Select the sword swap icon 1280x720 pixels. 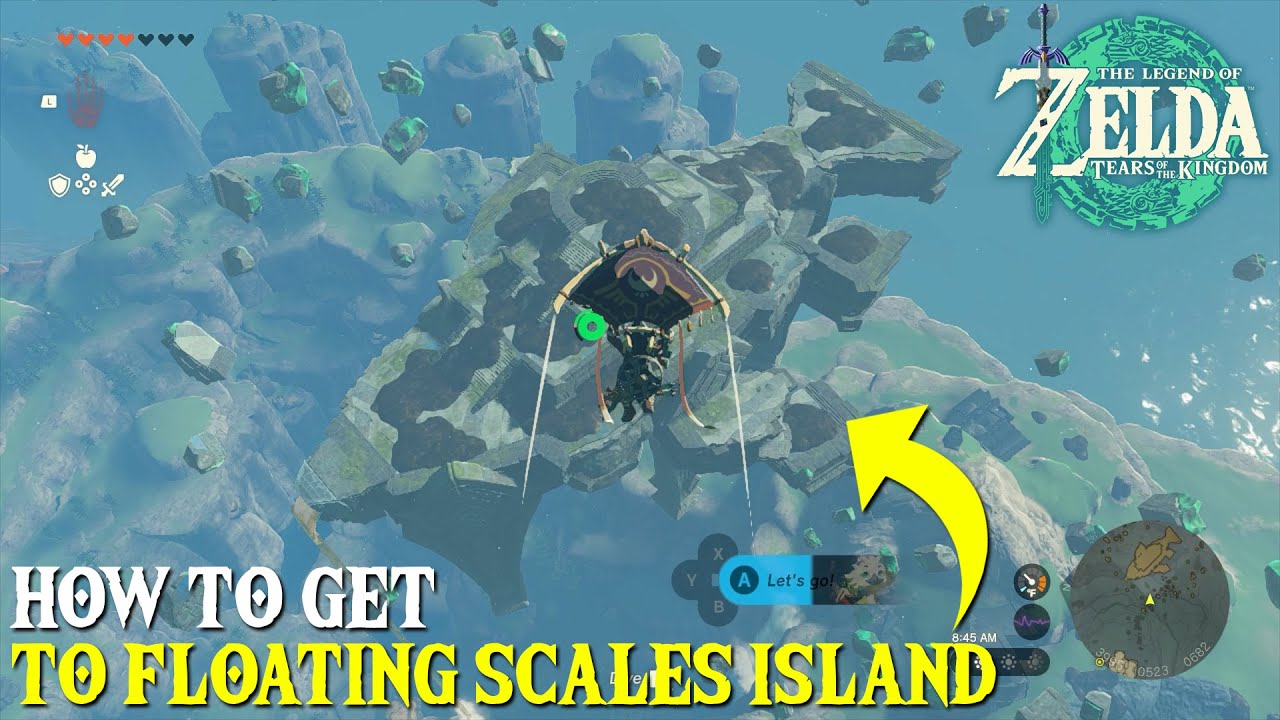tap(112, 185)
